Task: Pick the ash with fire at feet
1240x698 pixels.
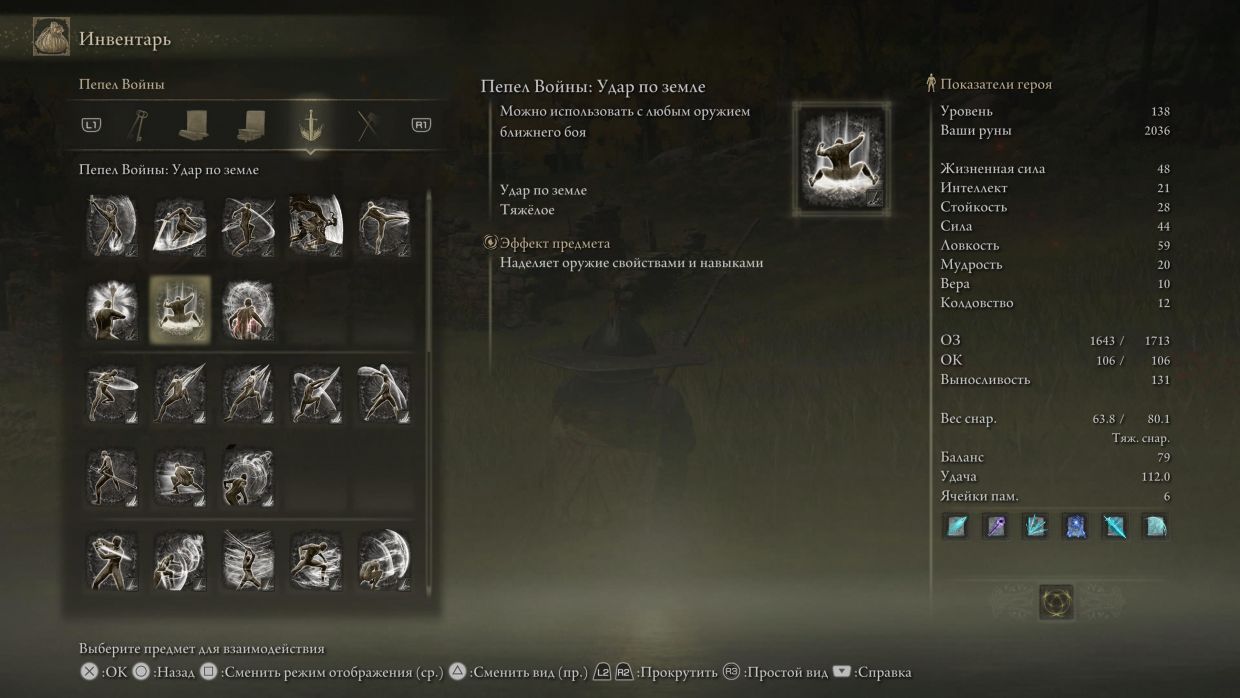Action: [x=112, y=225]
